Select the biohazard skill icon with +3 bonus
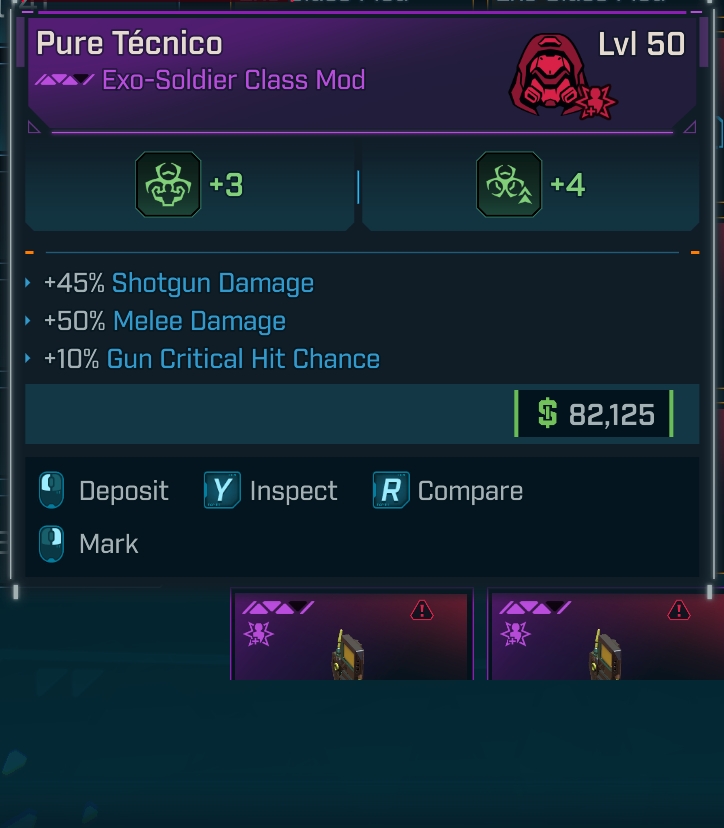The width and height of the screenshot is (724, 828). [168, 184]
